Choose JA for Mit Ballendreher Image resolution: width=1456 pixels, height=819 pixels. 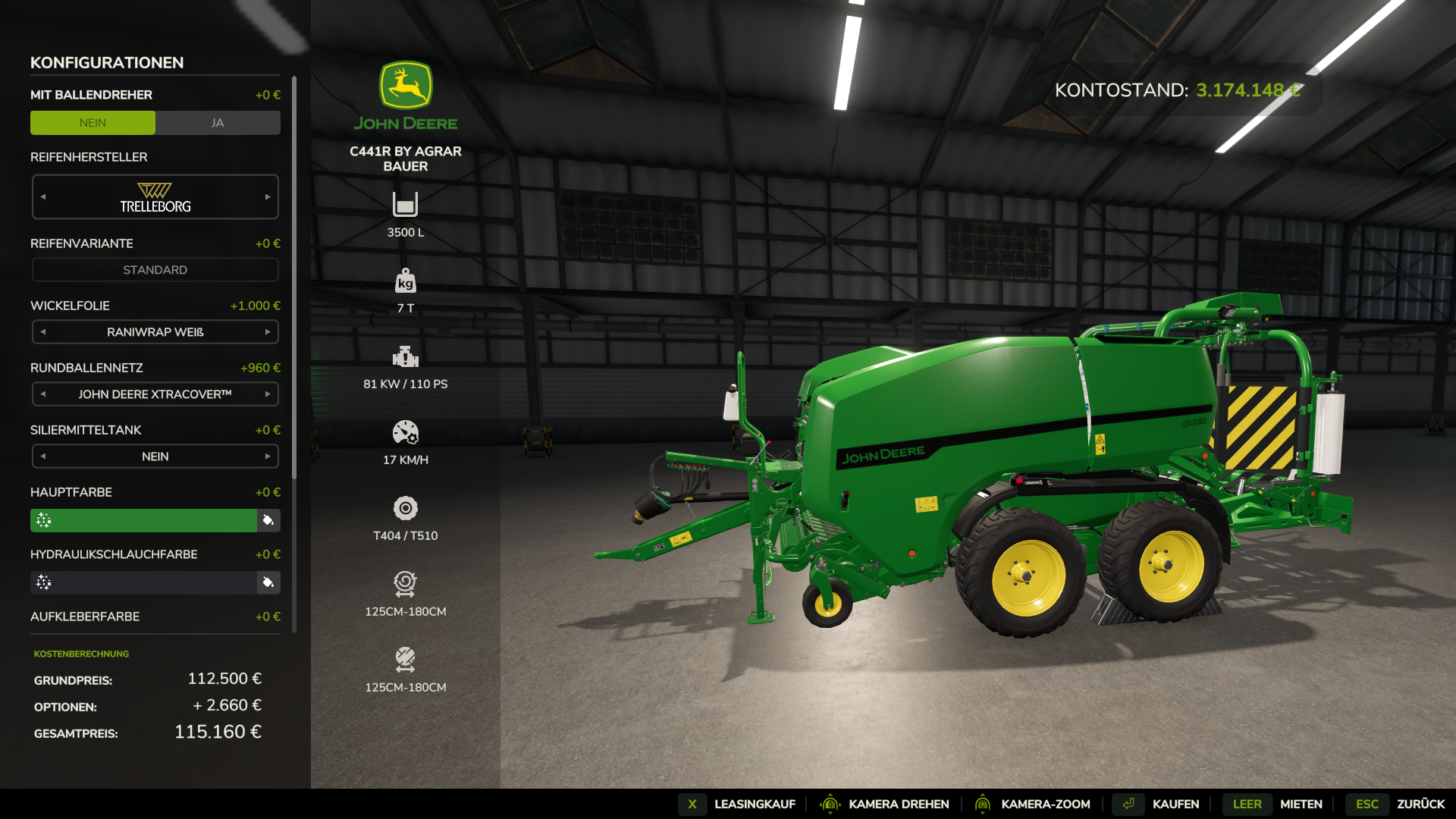(218, 123)
